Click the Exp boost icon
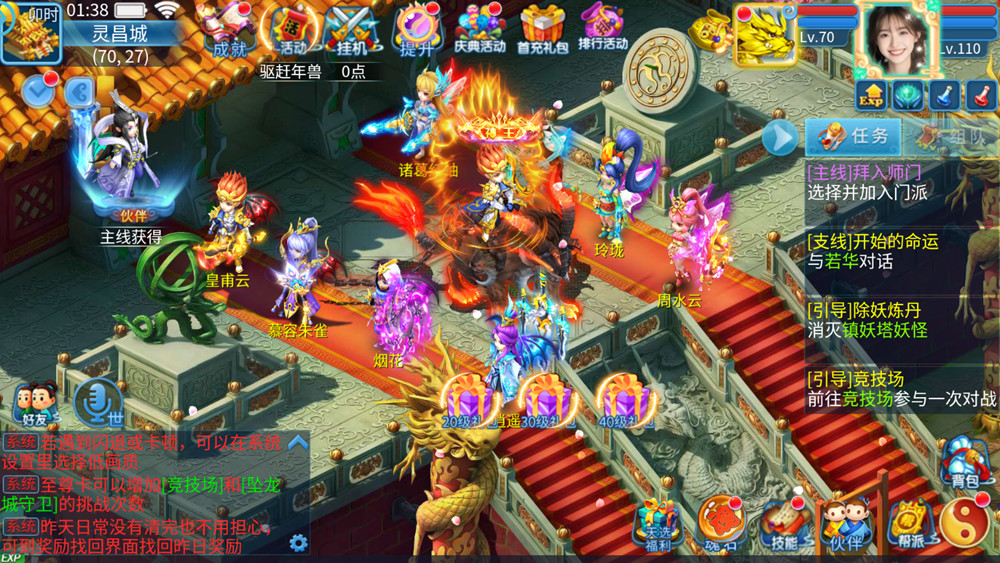The height and width of the screenshot is (563, 1000). [871, 95]
